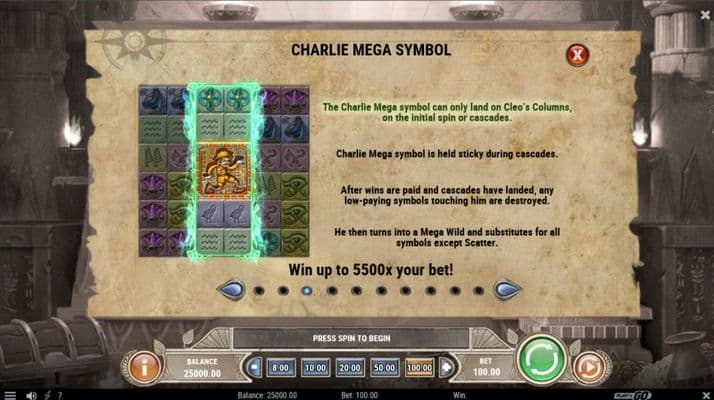Open the hamburger menu in the bottom bar
Viewport: 714px width, 400px height.
coord(11,394)
